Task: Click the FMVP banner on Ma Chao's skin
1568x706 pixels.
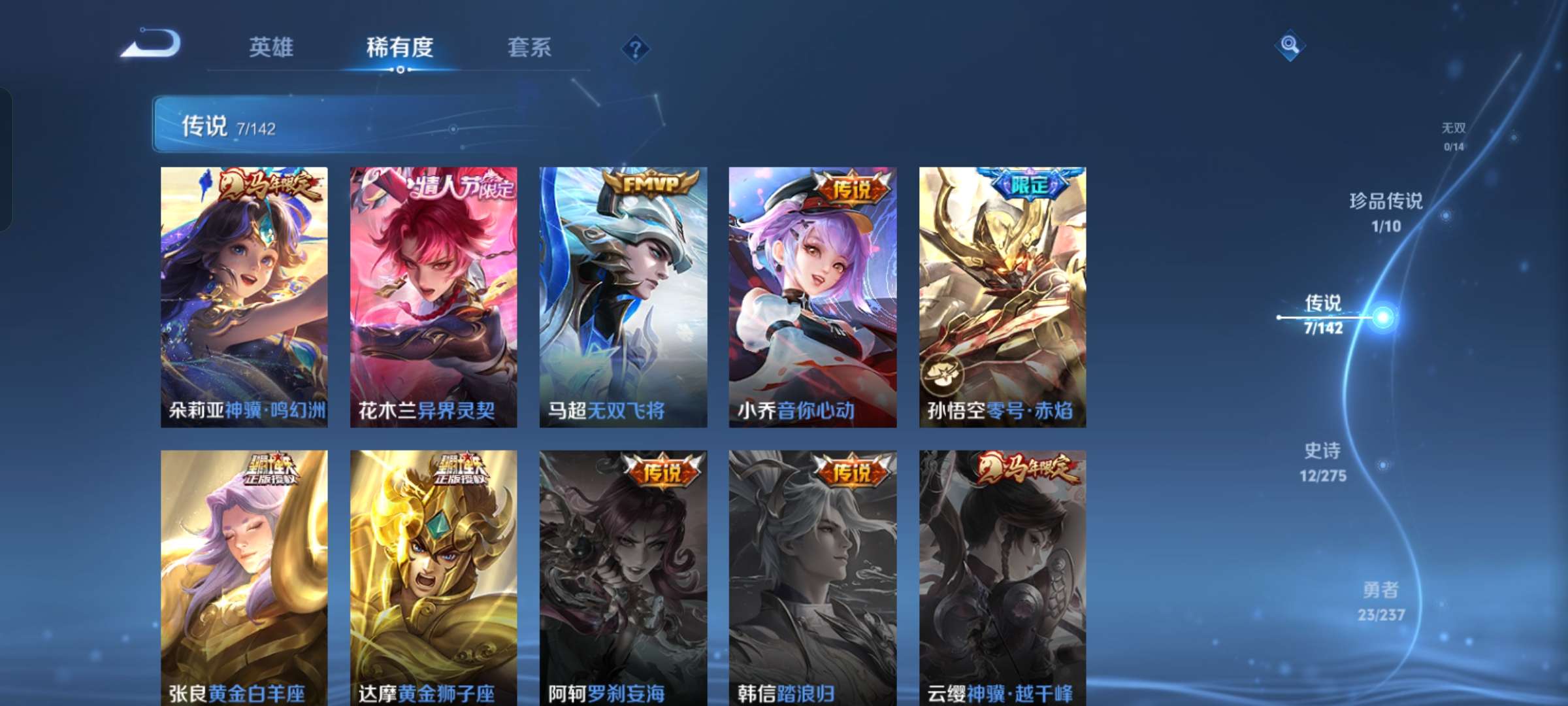Action: (x=646, y=187)
